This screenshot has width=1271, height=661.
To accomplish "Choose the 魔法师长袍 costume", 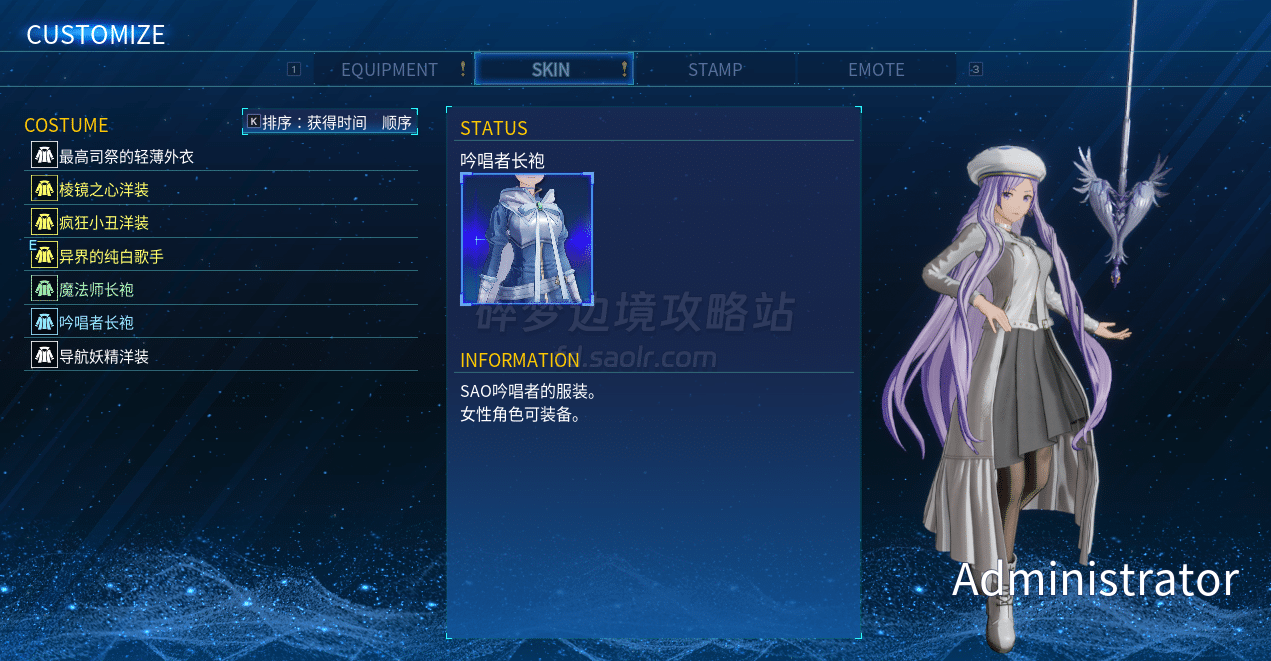I will (x=96, y=289).
